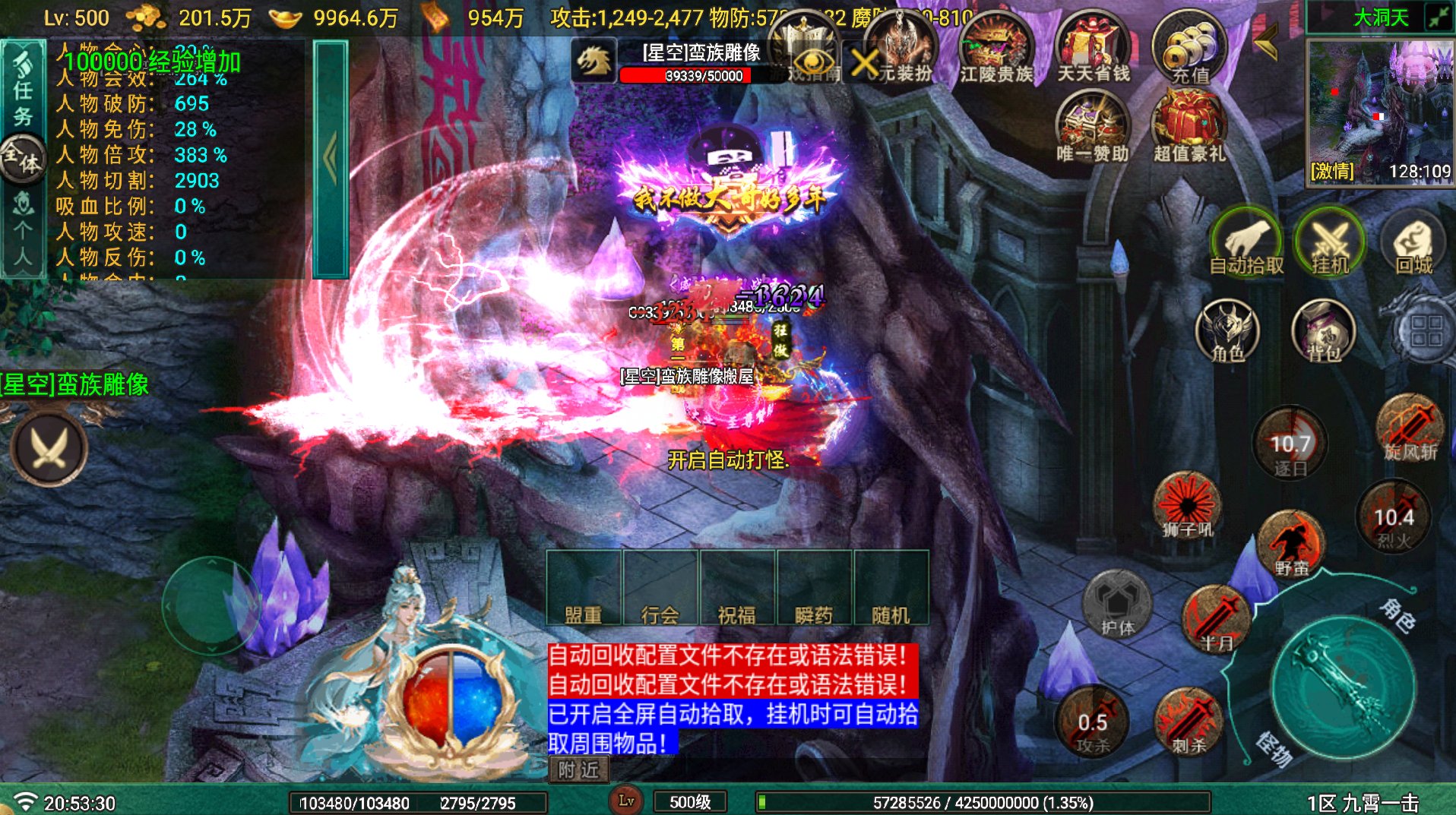Screen dimensions: 1456x815
Task: Open the 背包 backpack
Action: click(1322, 332)
